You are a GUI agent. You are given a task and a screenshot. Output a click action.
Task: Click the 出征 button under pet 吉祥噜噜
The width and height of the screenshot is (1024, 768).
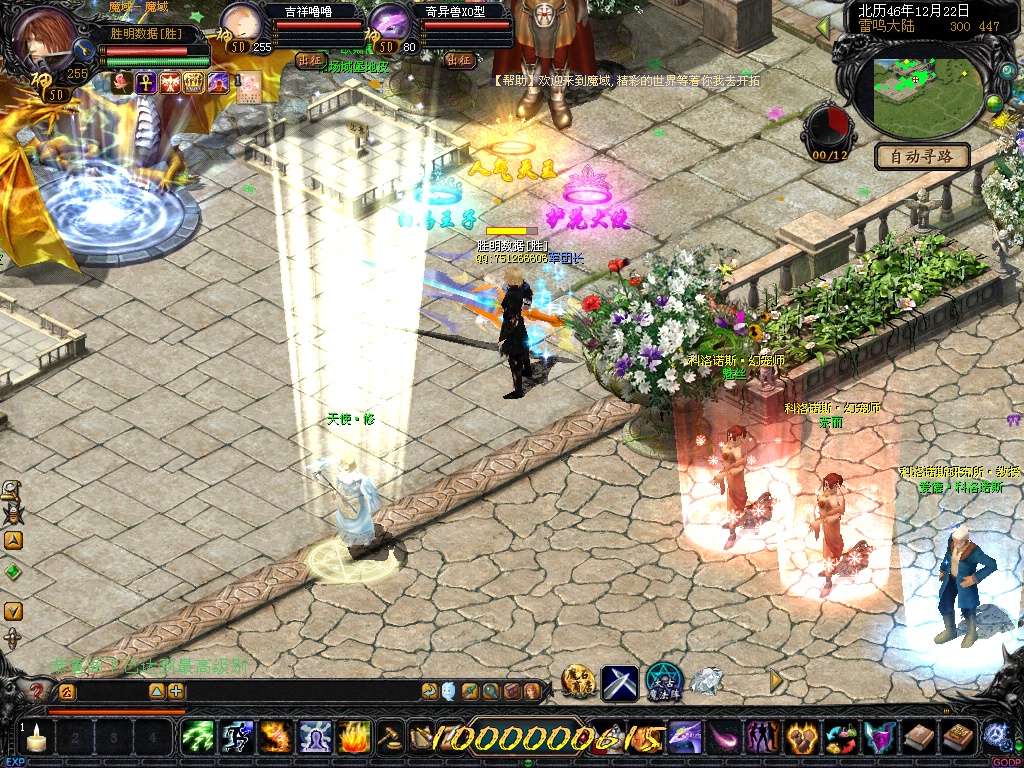pos(310,60)
